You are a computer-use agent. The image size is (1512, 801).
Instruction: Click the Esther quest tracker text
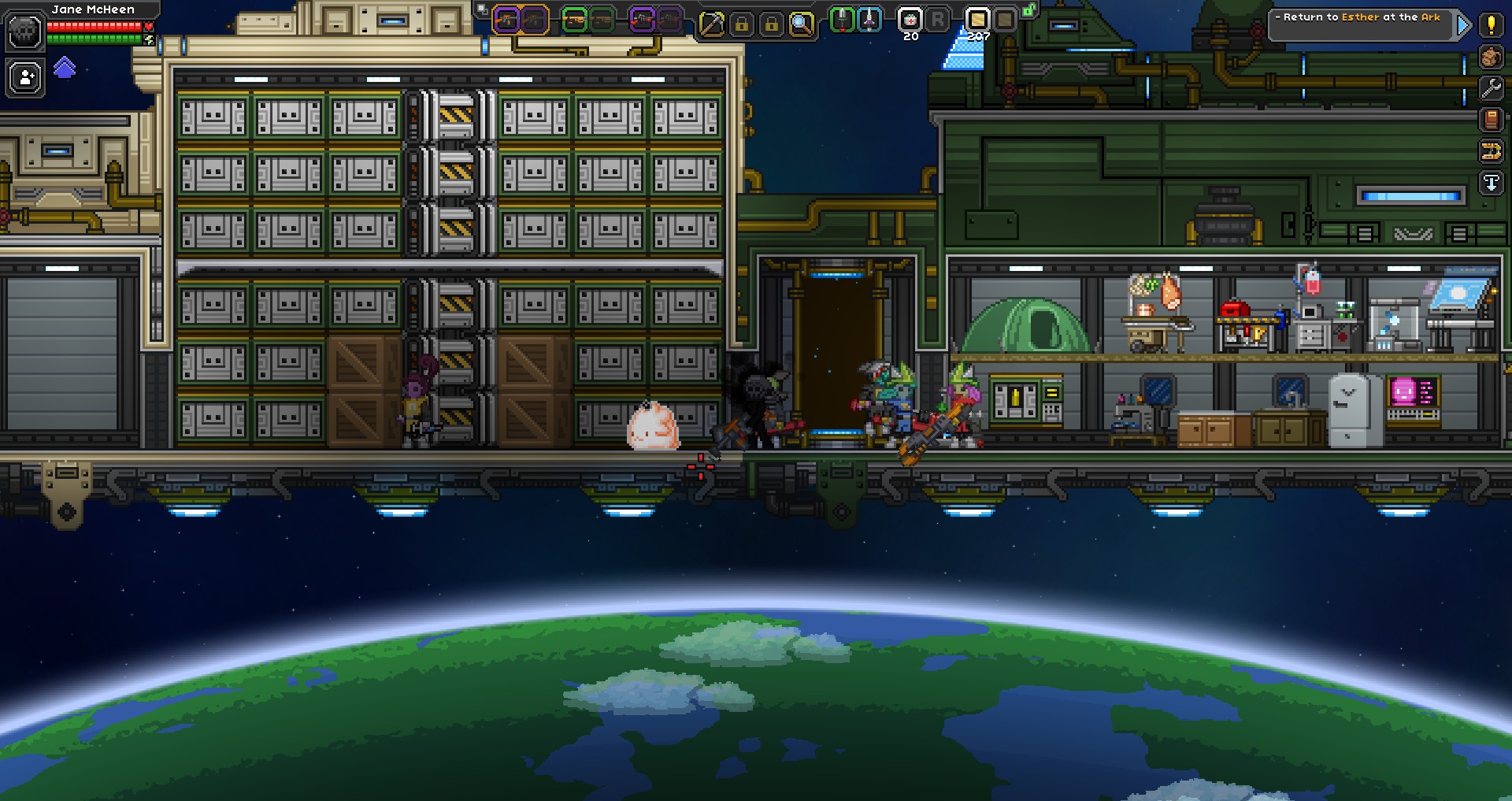(1362, 17)
